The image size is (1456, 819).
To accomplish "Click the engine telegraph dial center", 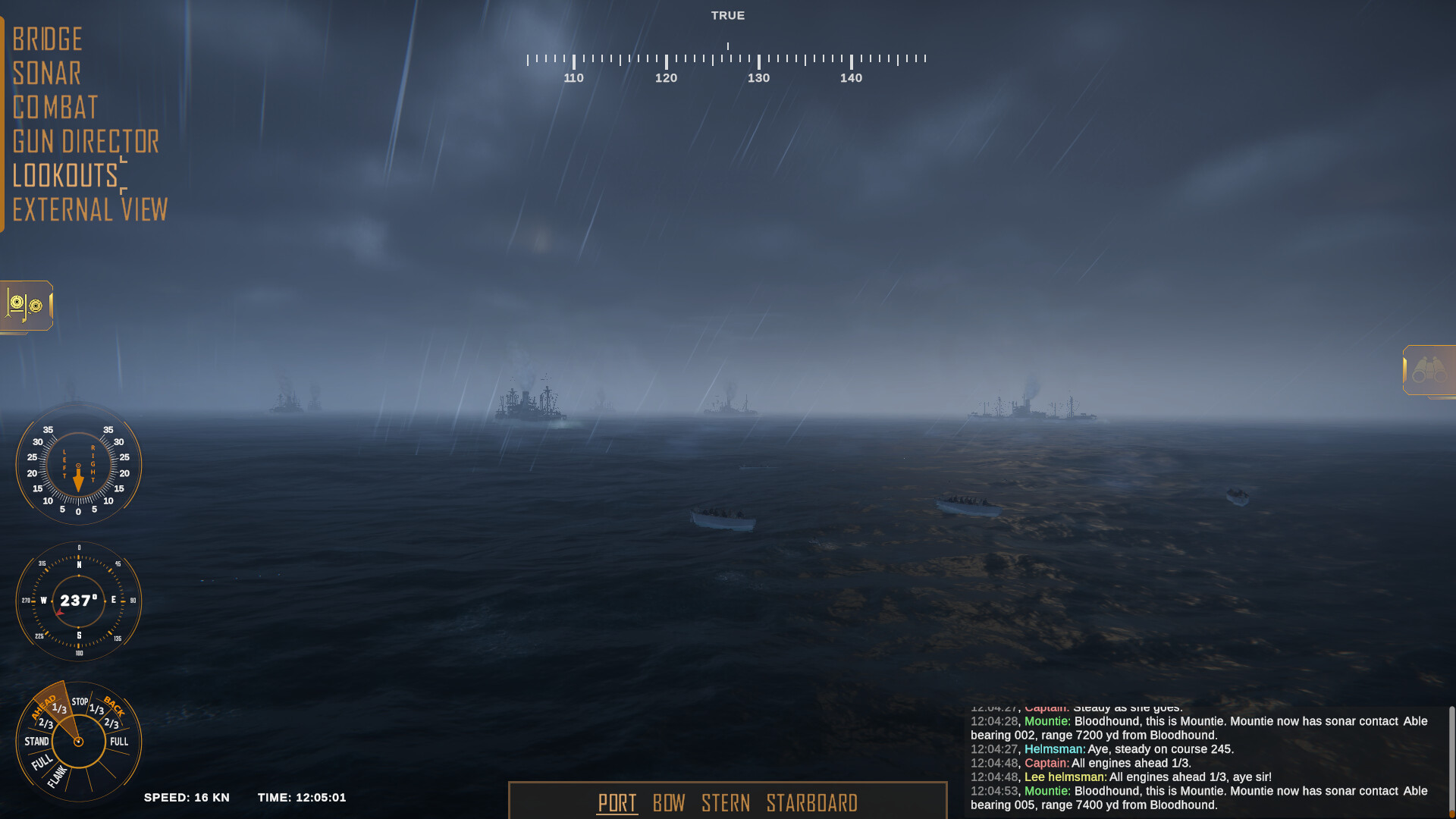I will [78, 742].
